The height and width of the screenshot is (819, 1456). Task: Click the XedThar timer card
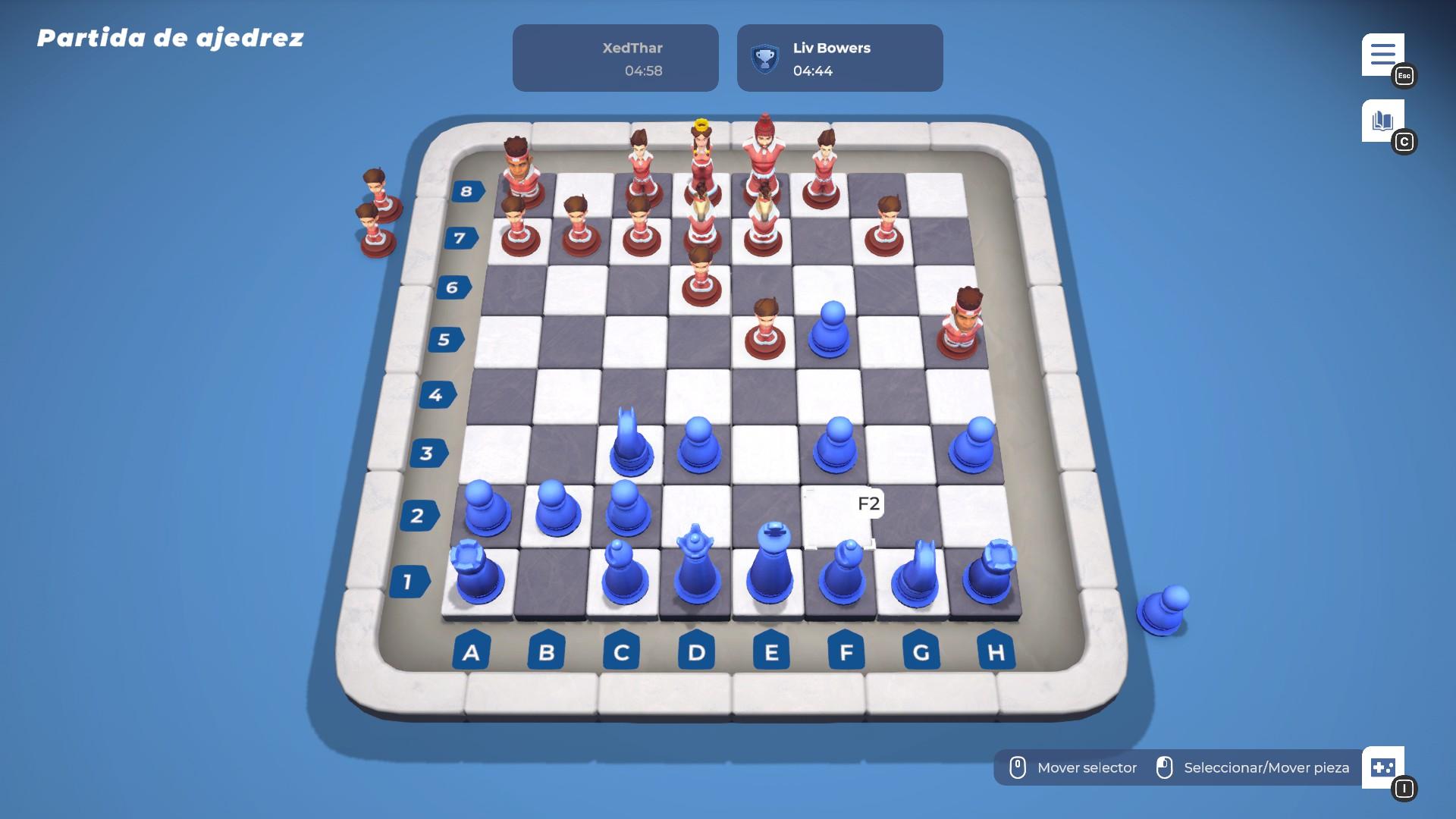click(615, 58)
